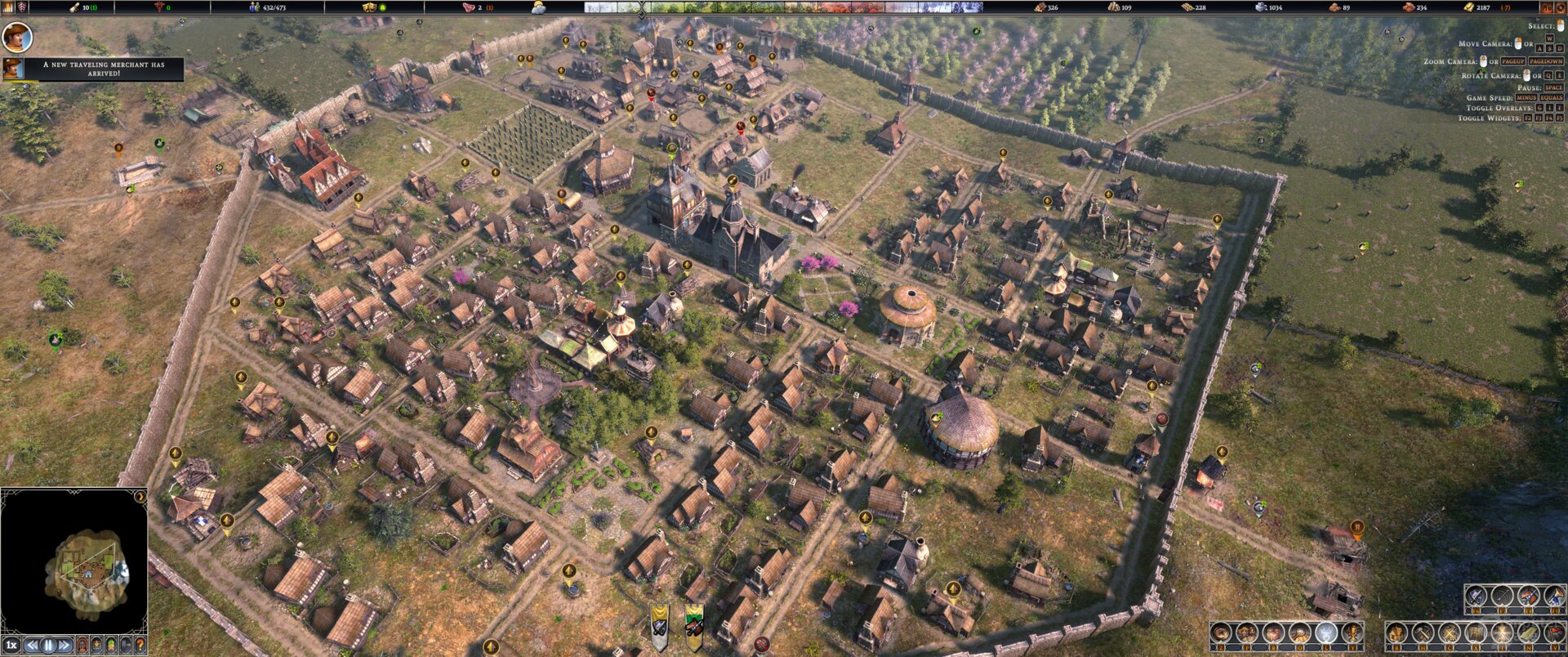This screenshot has width=1568, height=657.
Task: Decrease game speed with the rewind arrows
Action: click(x=33, y=646)
